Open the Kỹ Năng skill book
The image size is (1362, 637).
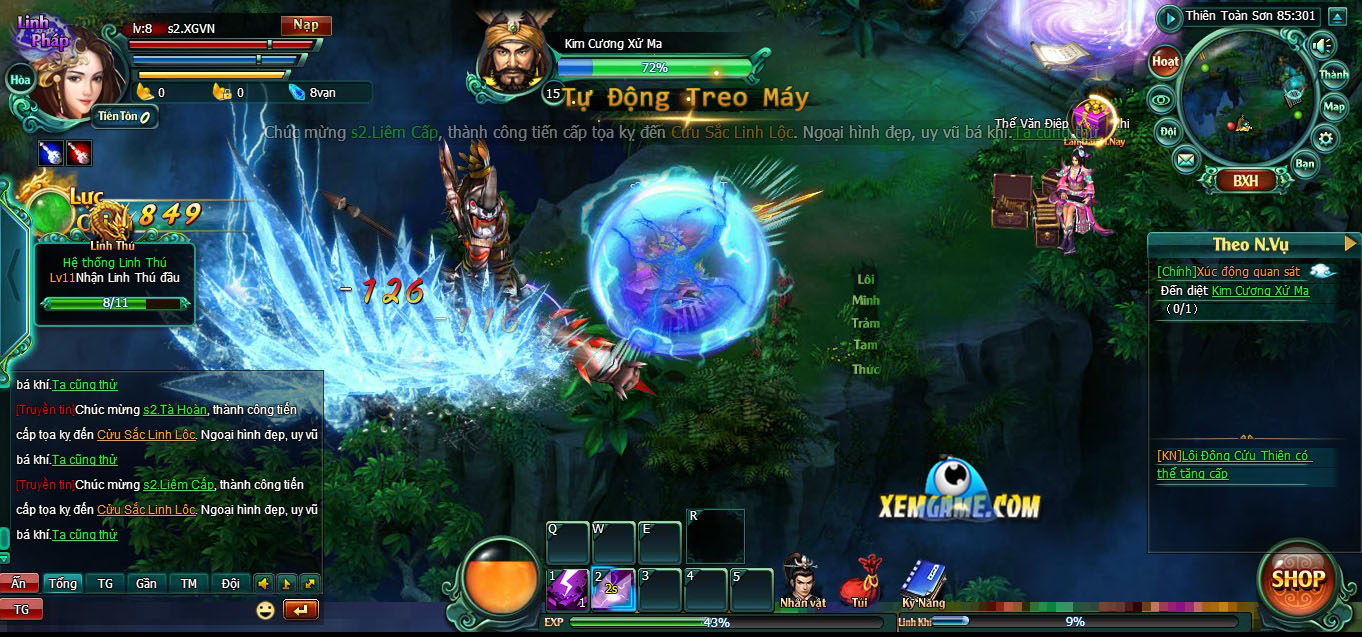click(922, 581)
